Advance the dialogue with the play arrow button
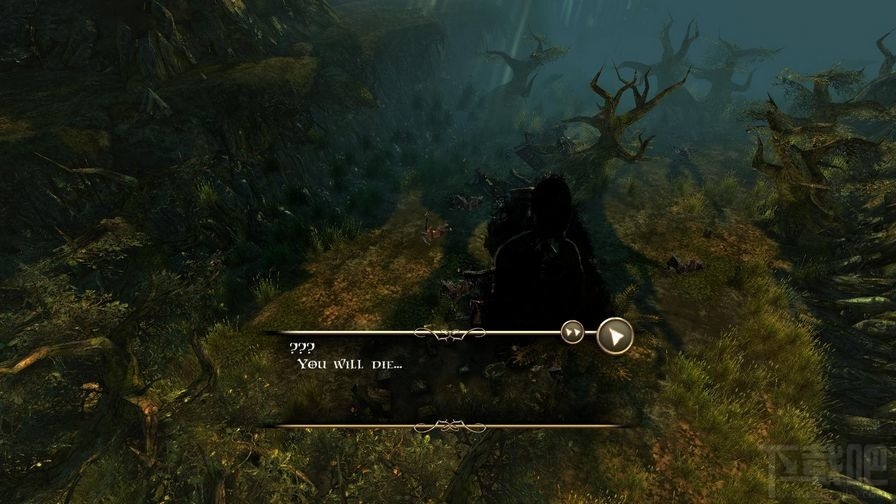 pyautogui.click(x=615, y=335)
